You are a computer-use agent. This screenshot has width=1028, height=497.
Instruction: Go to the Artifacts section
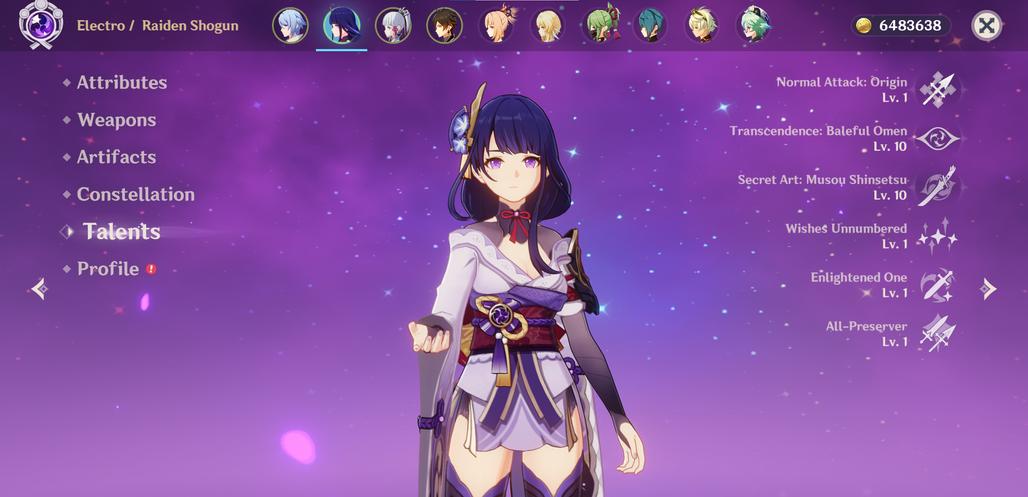116,157
